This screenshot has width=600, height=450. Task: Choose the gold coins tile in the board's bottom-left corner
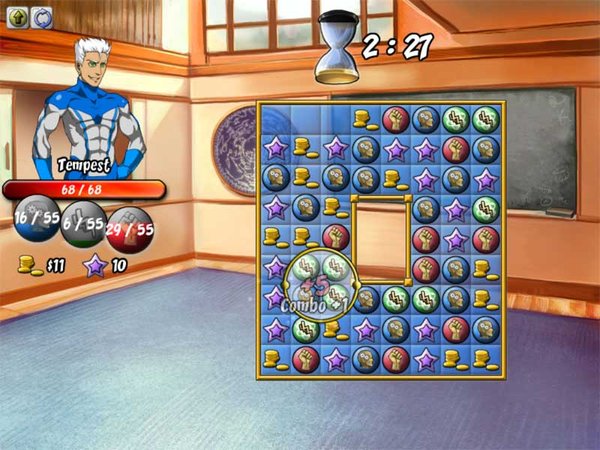[275, 358]
